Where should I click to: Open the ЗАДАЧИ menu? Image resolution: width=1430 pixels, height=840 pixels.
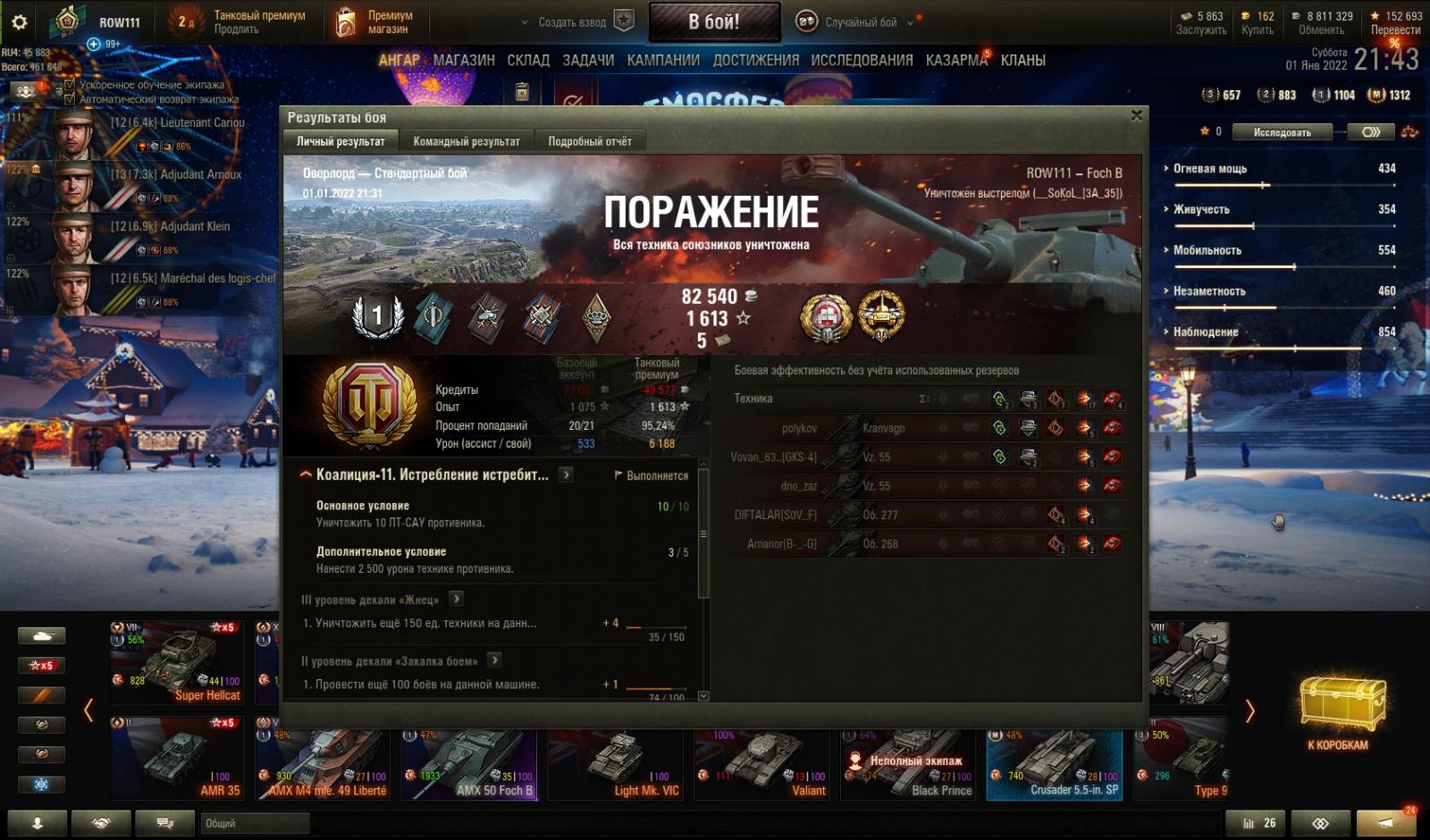588,60
